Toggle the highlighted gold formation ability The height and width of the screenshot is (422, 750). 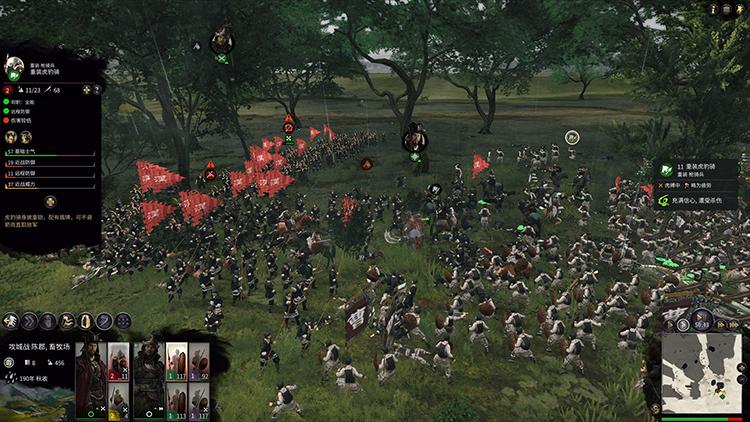pyautogui.click(x=85, y=321)
